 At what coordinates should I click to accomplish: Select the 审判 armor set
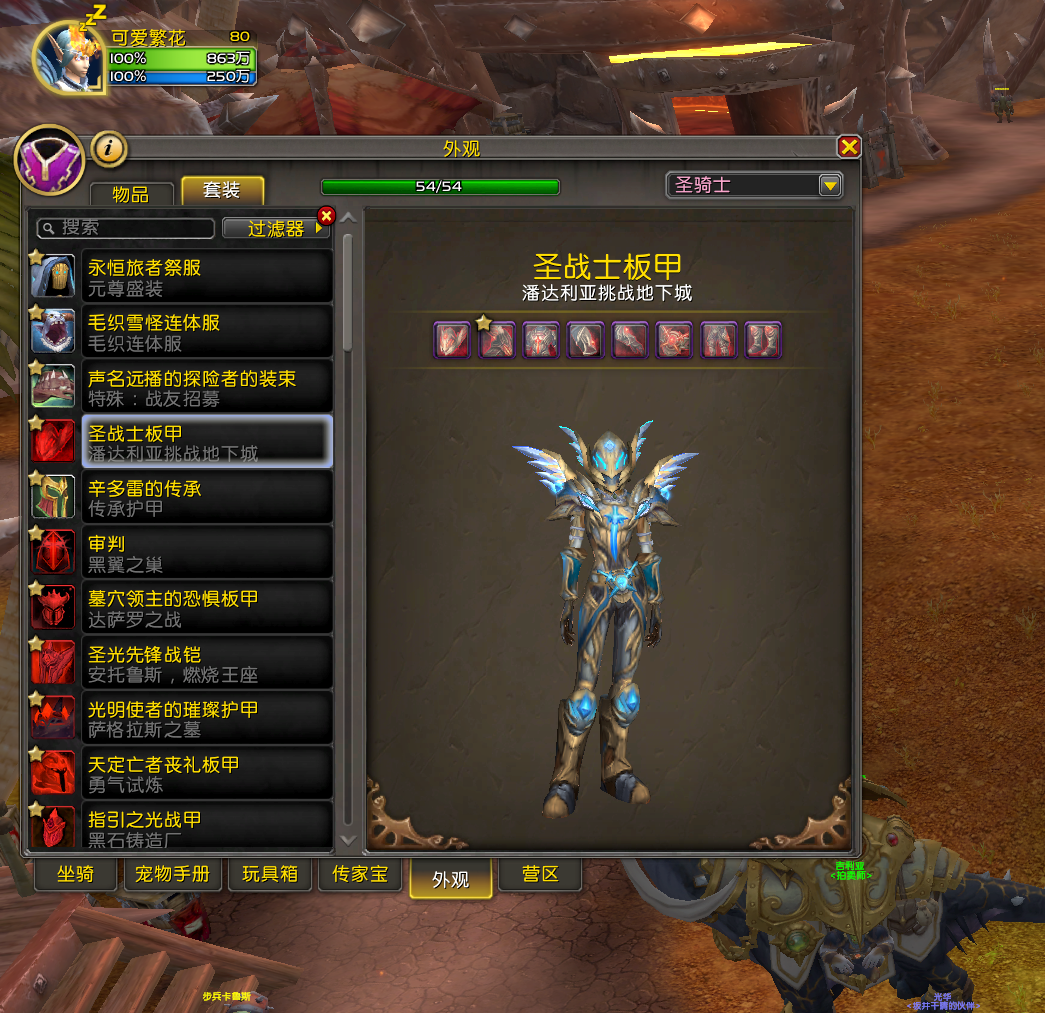tap(181, 552)
